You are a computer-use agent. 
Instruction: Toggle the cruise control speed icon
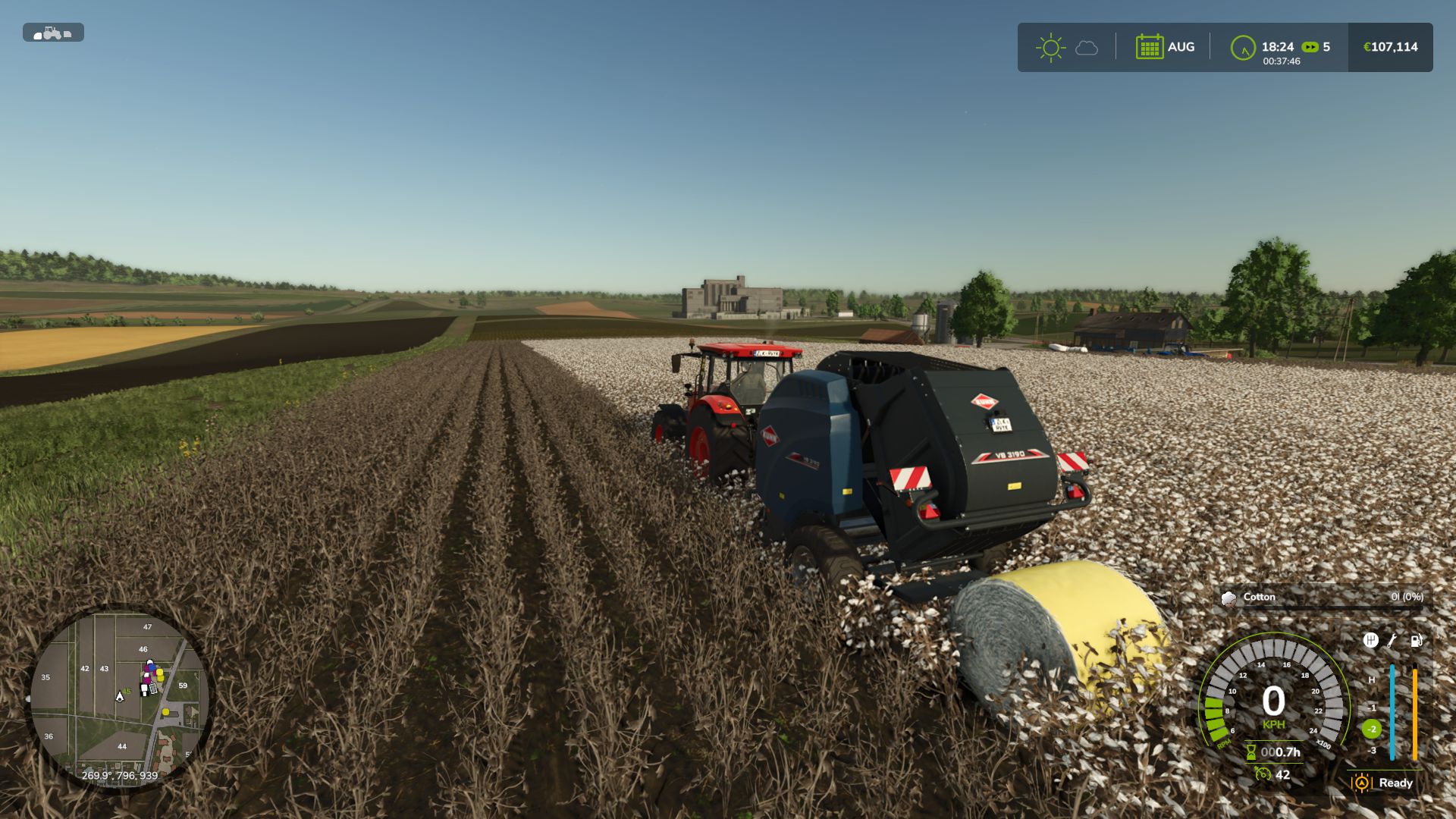[1263, 774]
